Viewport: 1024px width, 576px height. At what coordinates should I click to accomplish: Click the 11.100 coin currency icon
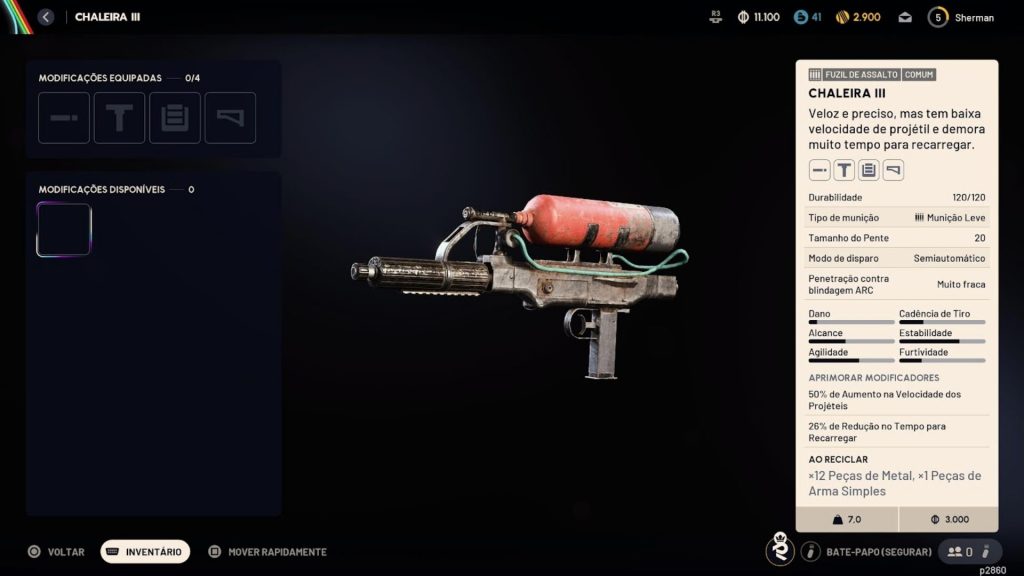[x=743, y=17]
